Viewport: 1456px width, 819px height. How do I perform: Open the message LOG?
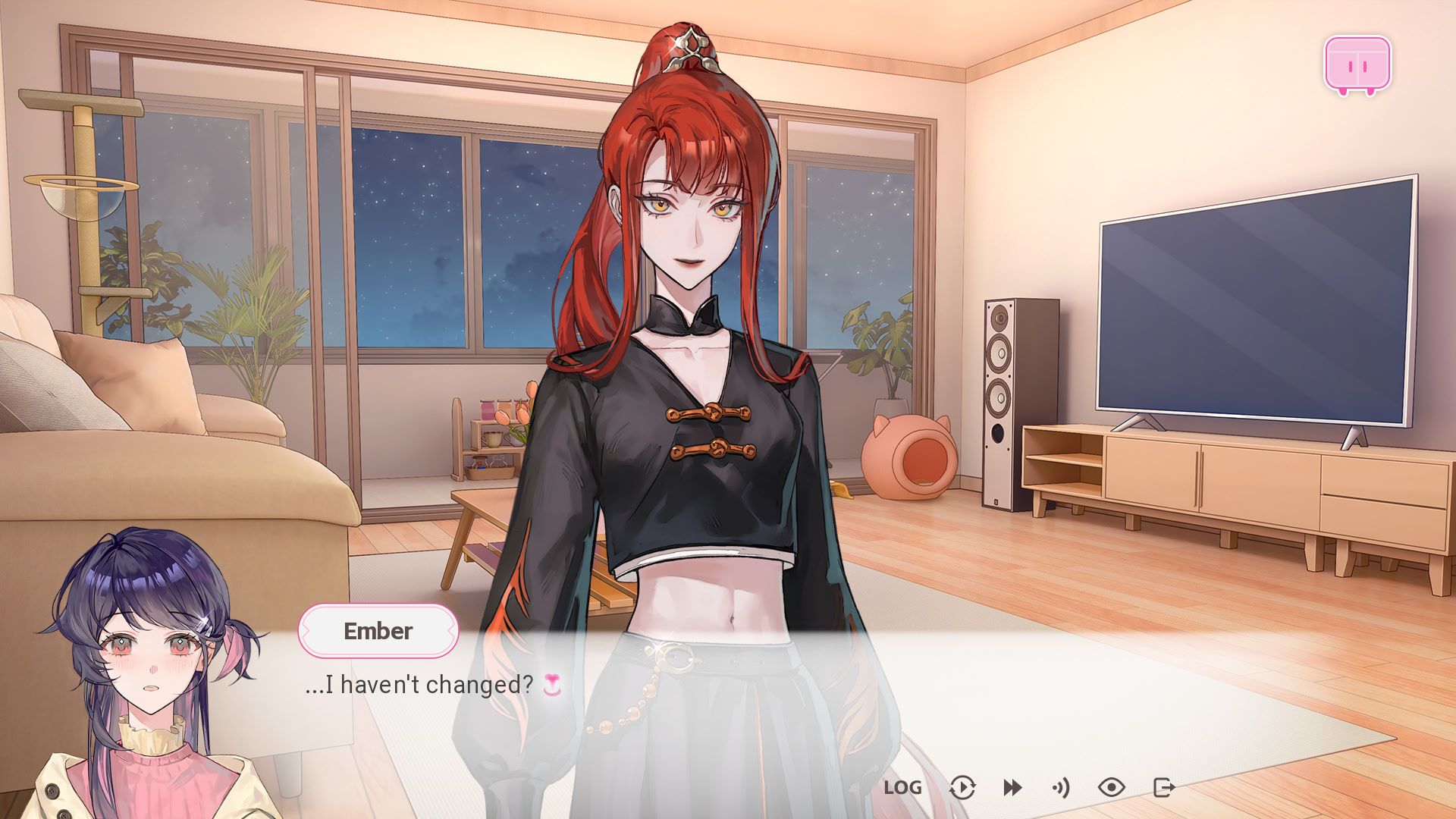tap(903, 789)
